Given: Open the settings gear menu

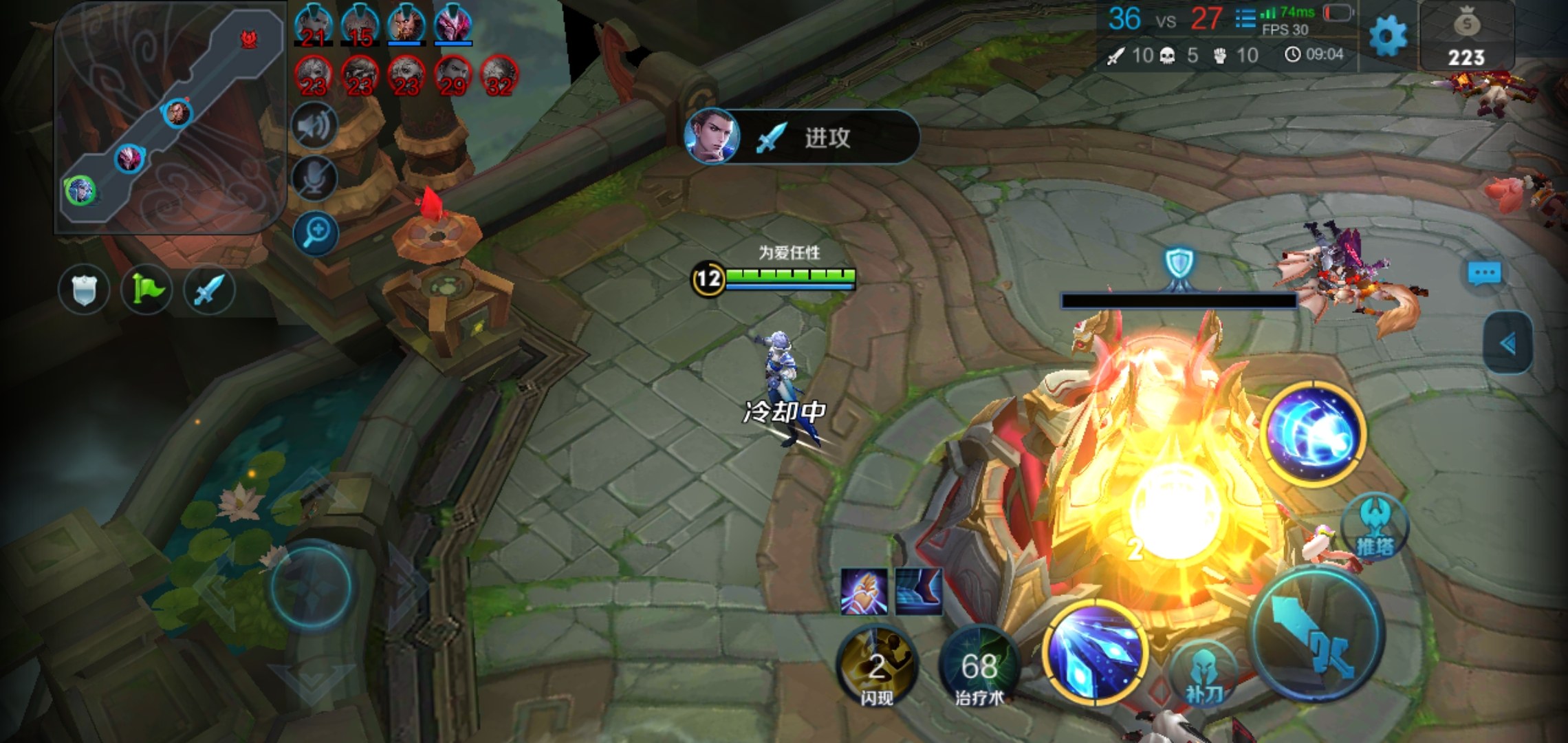Looking at the screenshot, I should [x=1388, y=36].
